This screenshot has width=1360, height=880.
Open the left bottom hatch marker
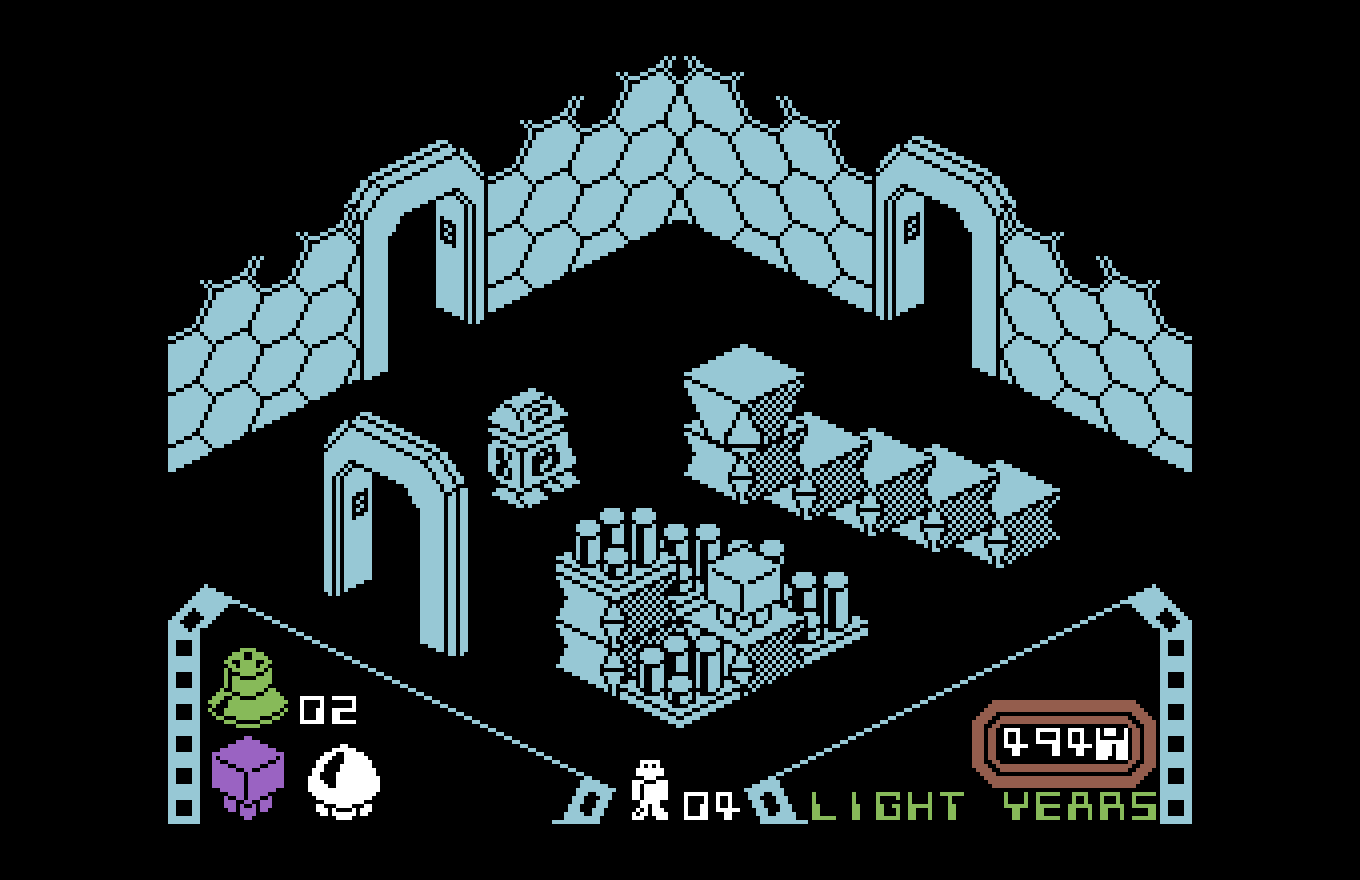point(590,800)
